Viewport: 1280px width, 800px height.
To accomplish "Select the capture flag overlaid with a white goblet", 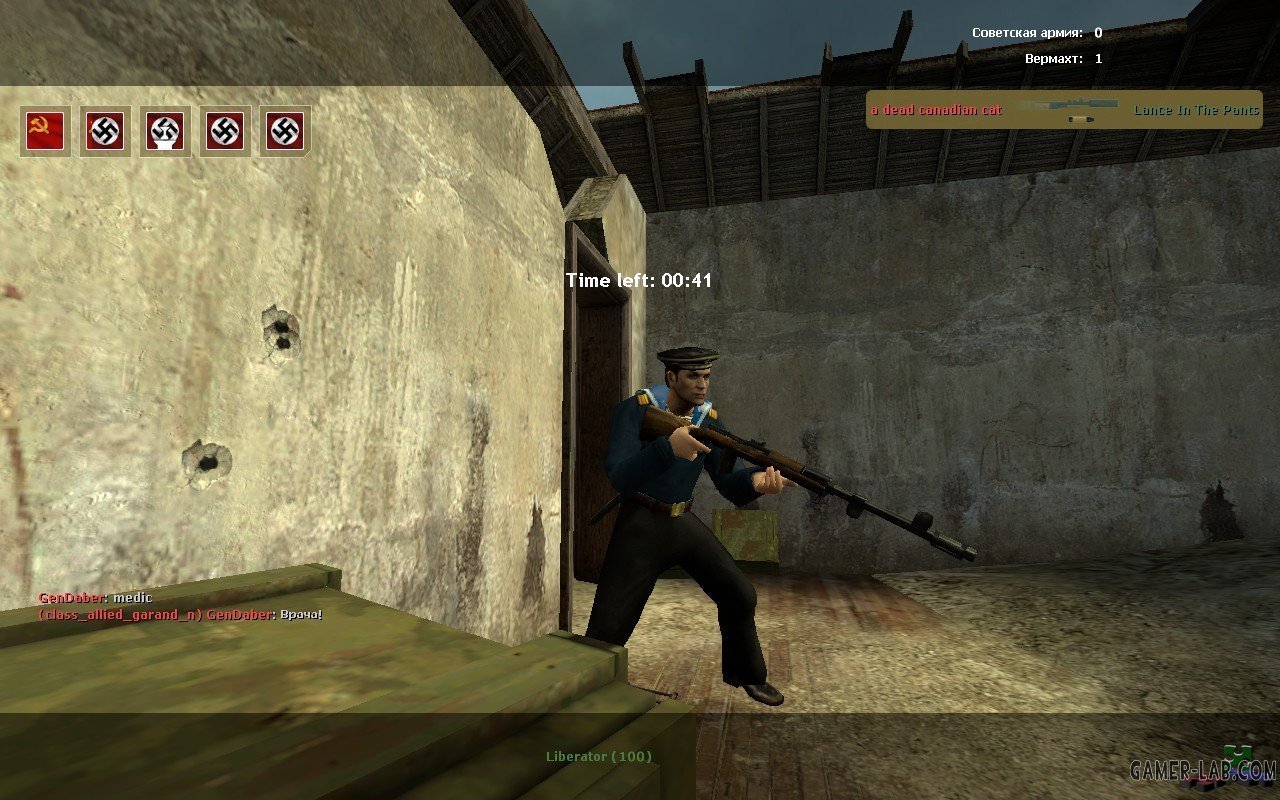I will click(x=165, y=131).
